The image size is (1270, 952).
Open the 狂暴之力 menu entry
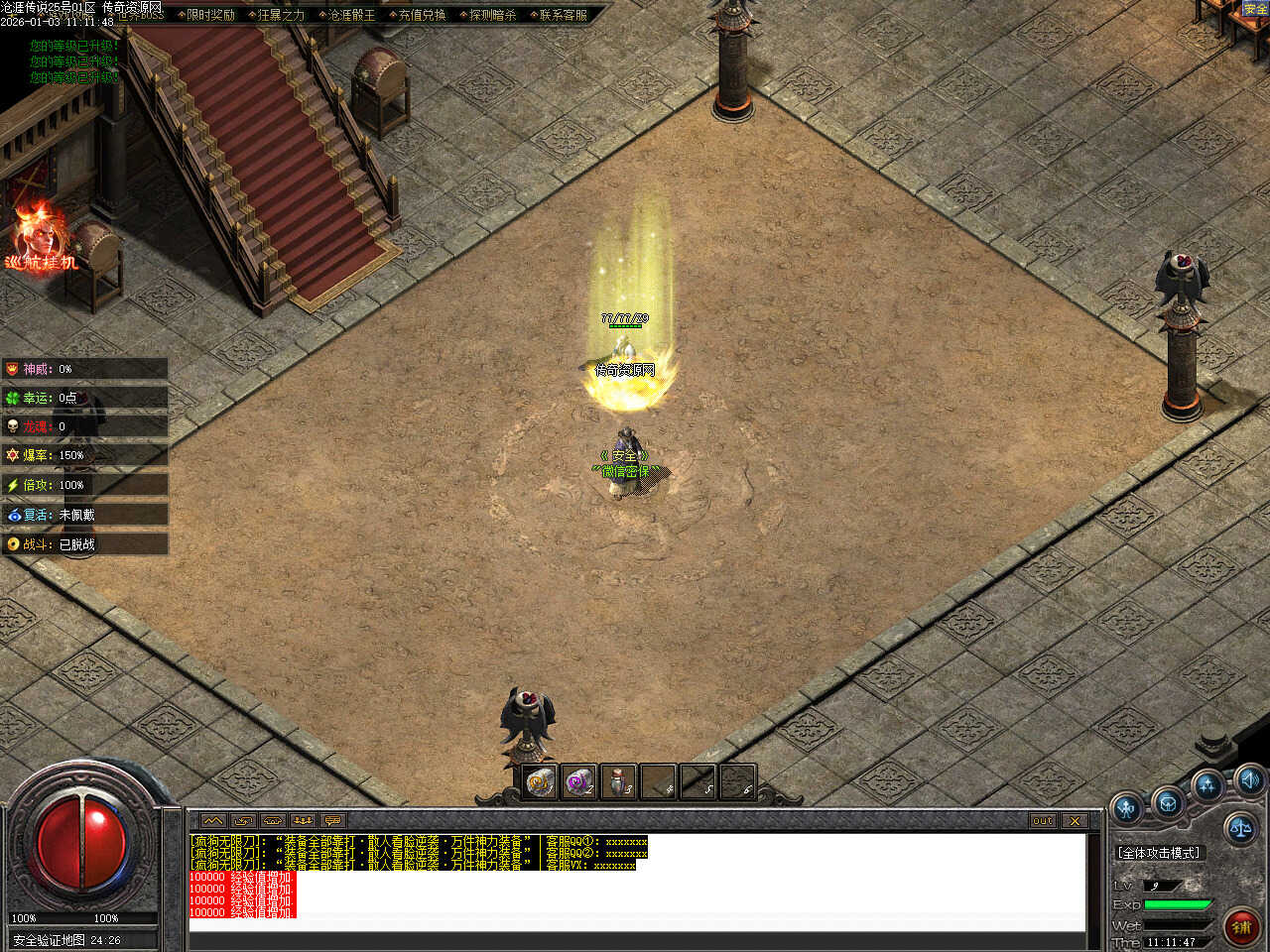pyautogui.click(x=281, y=15)
